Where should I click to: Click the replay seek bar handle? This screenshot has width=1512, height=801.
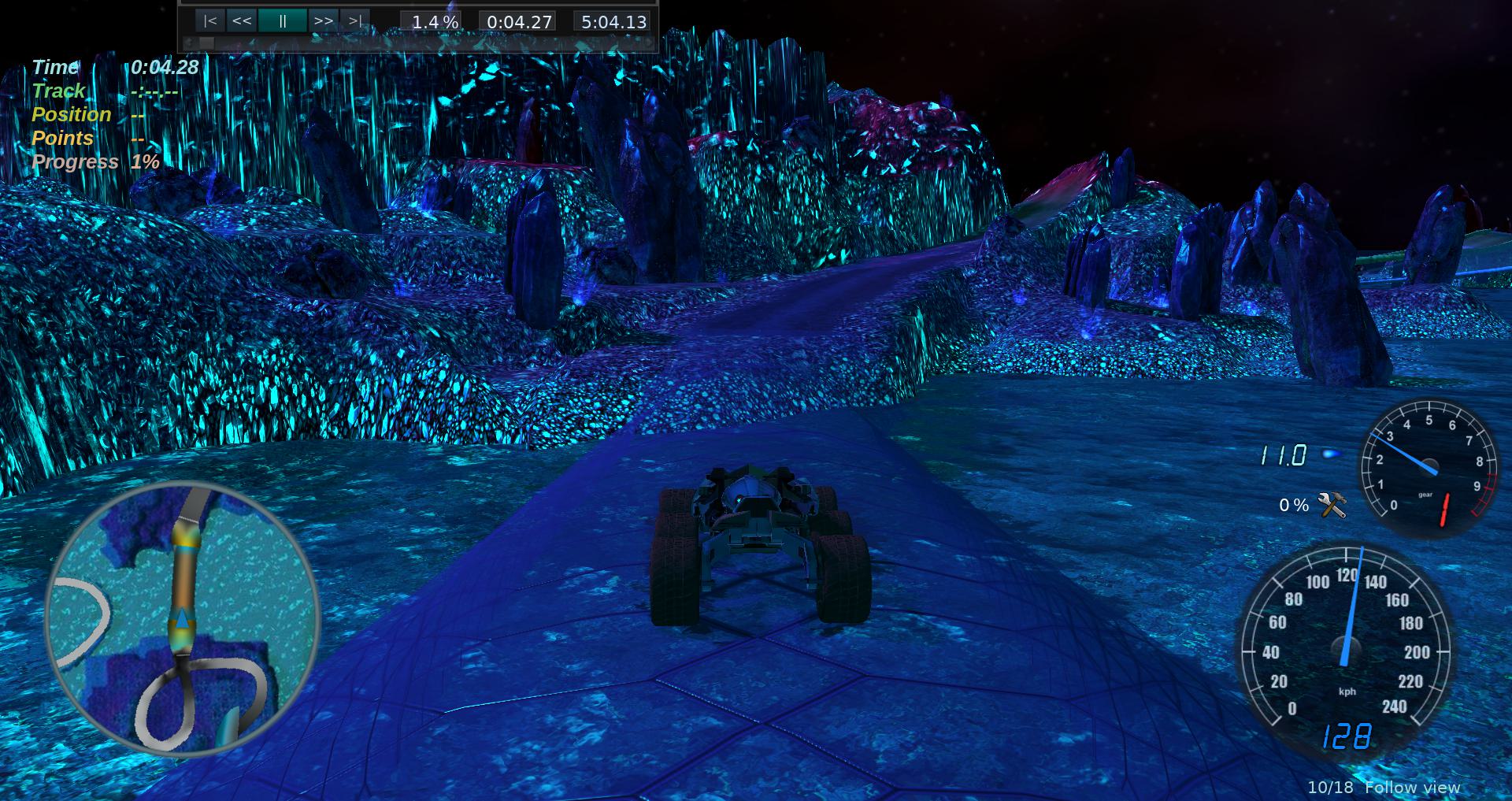[x=206, y=43]
